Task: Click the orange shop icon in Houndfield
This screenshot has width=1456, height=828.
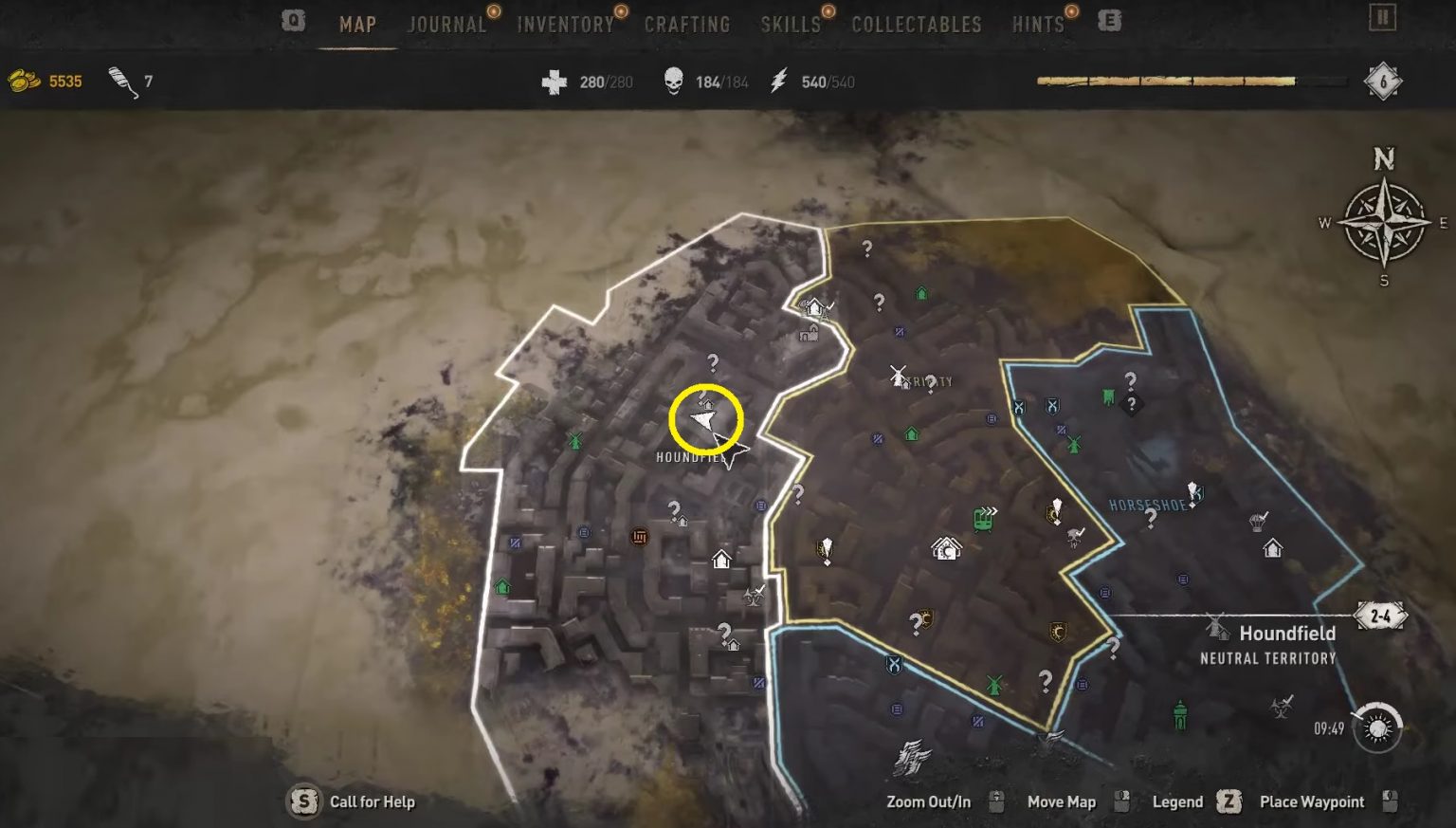Action: point(639,536)
